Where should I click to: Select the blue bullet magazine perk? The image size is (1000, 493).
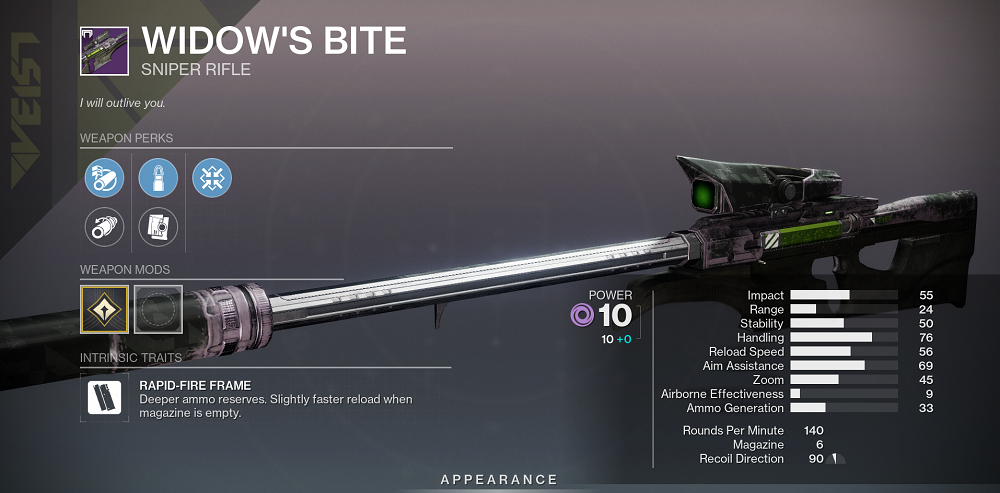[158, 179]
